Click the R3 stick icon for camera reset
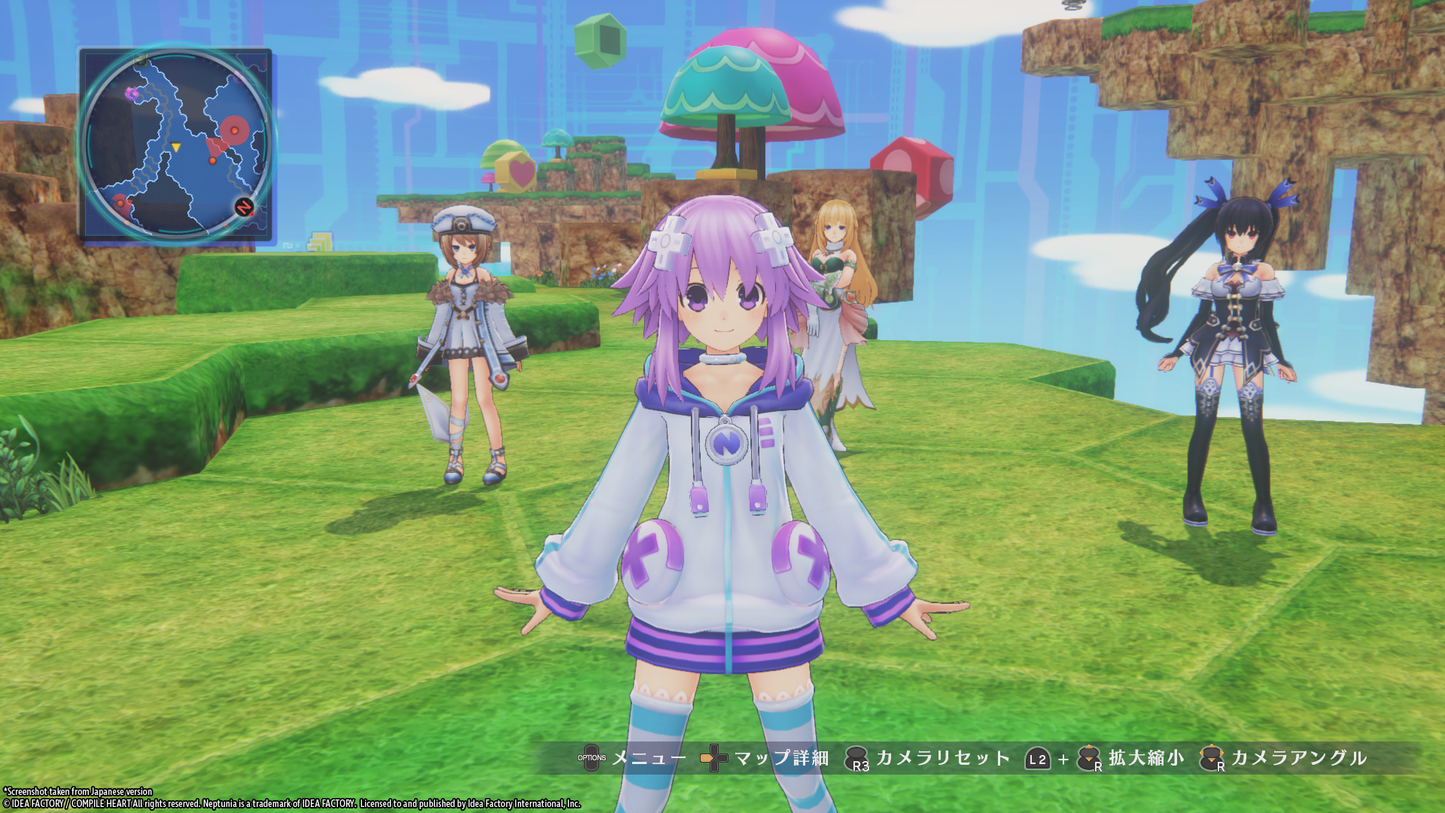This screenshot has height=813, width=1445. coord(857,757)
